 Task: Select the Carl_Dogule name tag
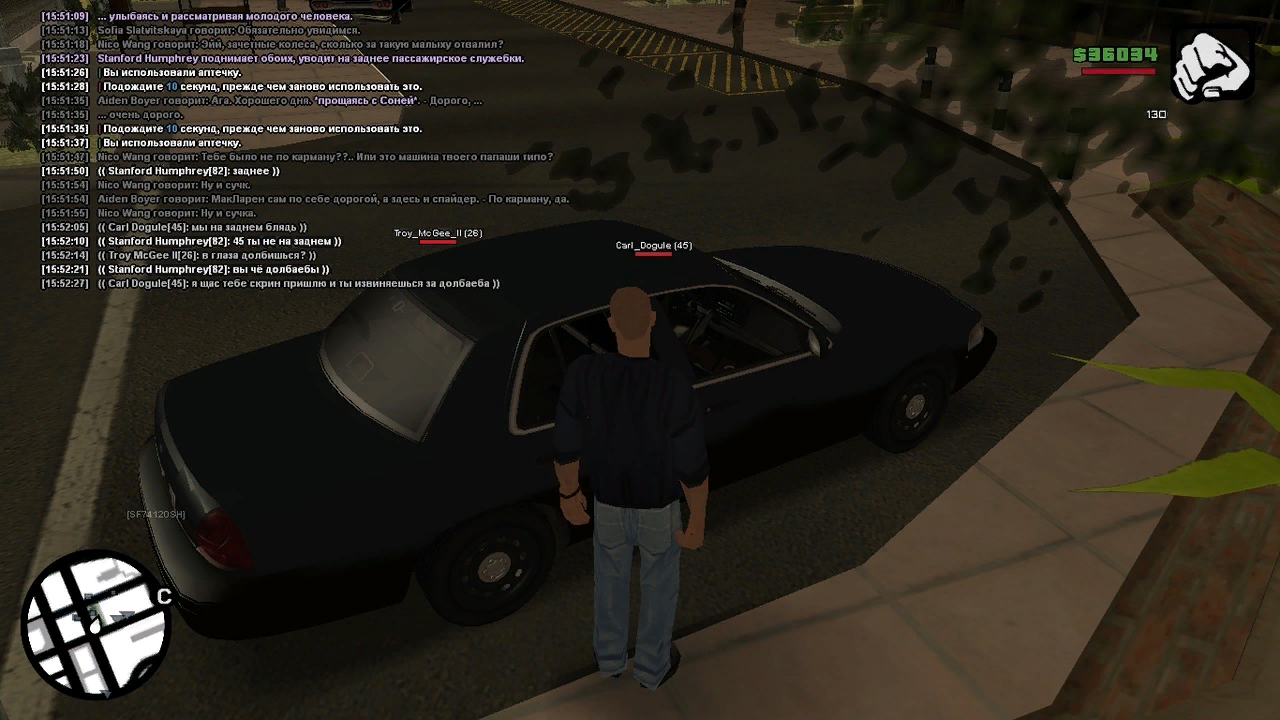click(x=653, y=245)
